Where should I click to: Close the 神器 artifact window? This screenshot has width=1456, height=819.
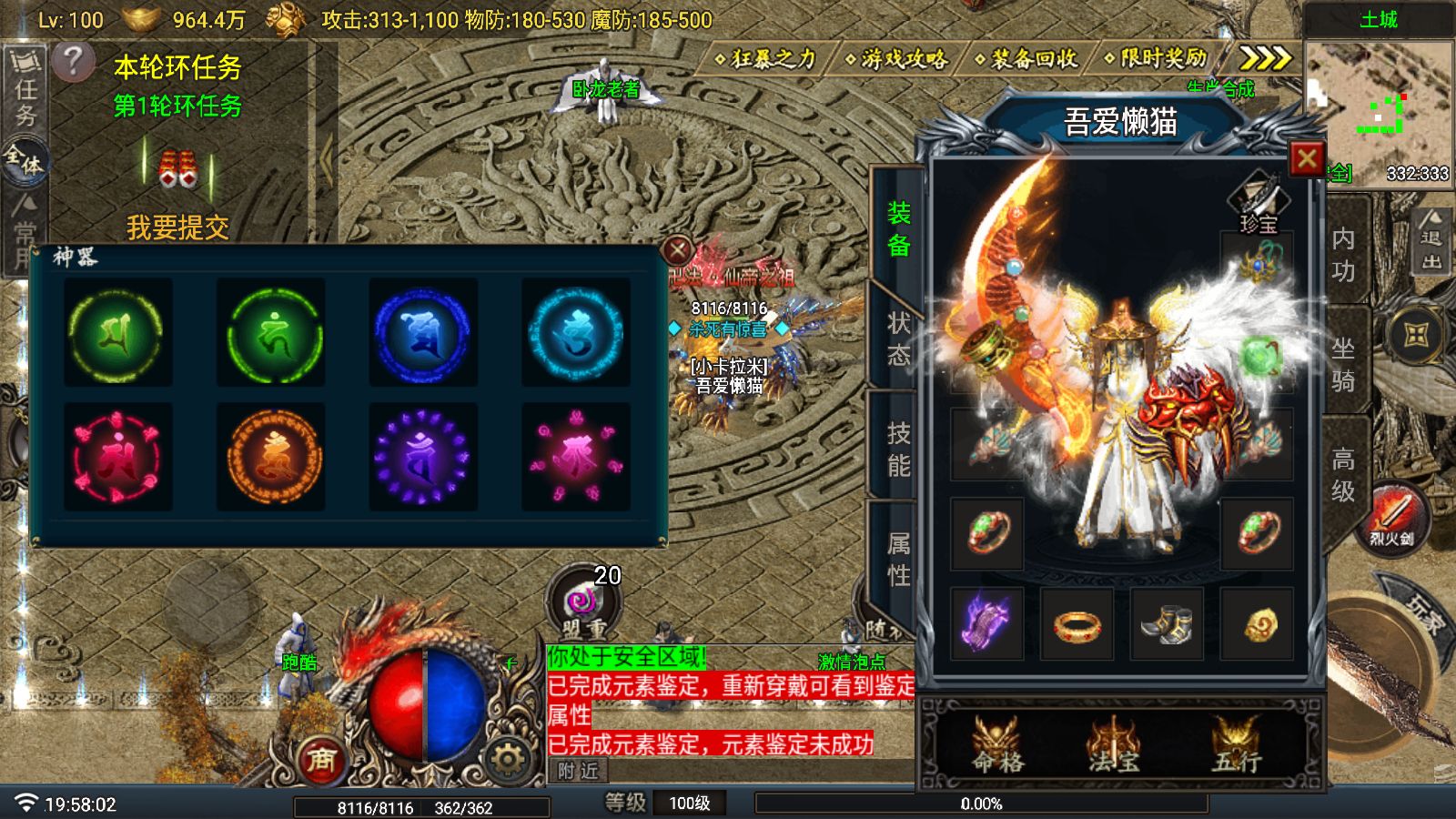point(678,249)
